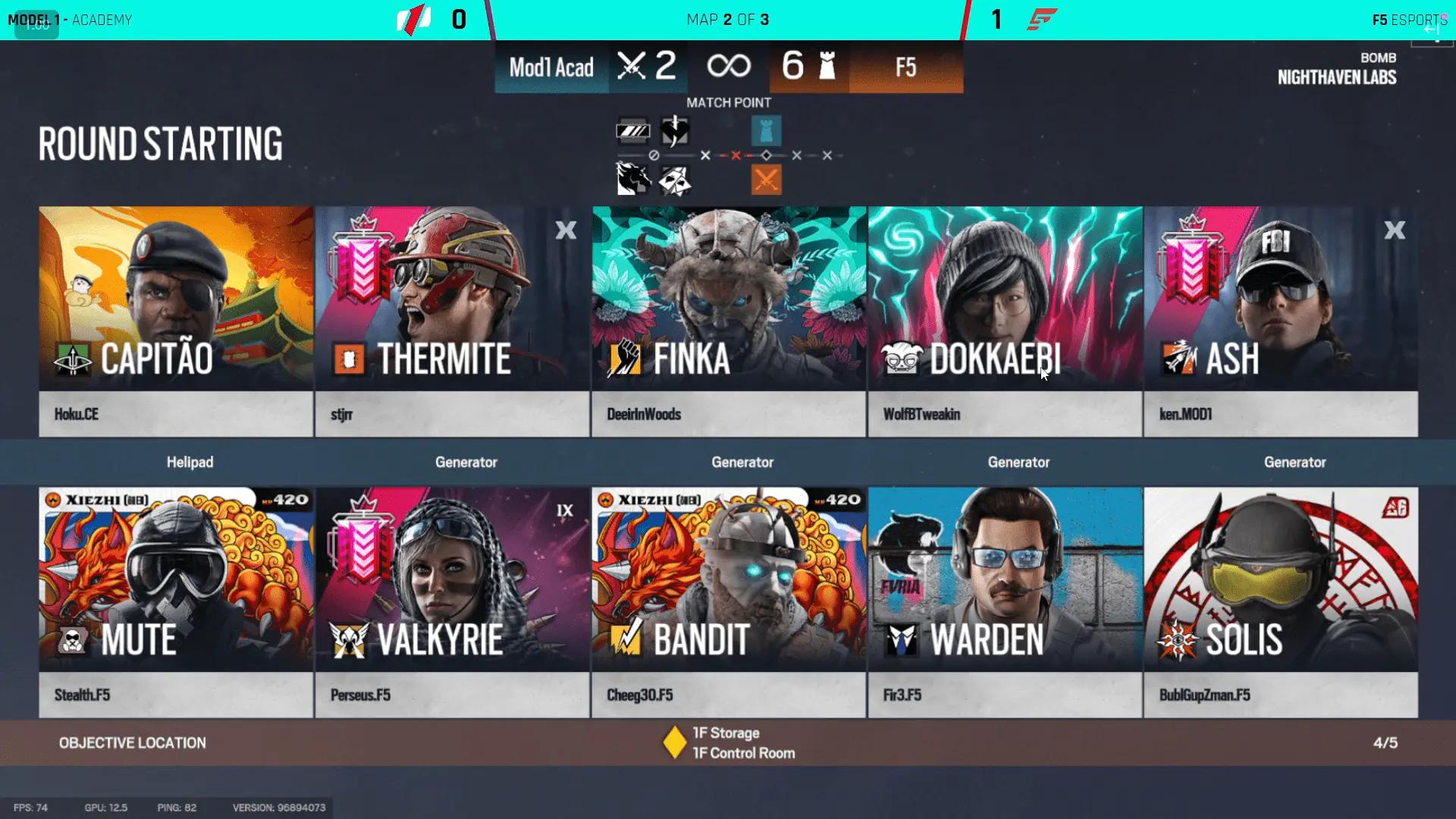Select the NIGHTHAVEN LABS bomb label

[x=1338, y=78]
